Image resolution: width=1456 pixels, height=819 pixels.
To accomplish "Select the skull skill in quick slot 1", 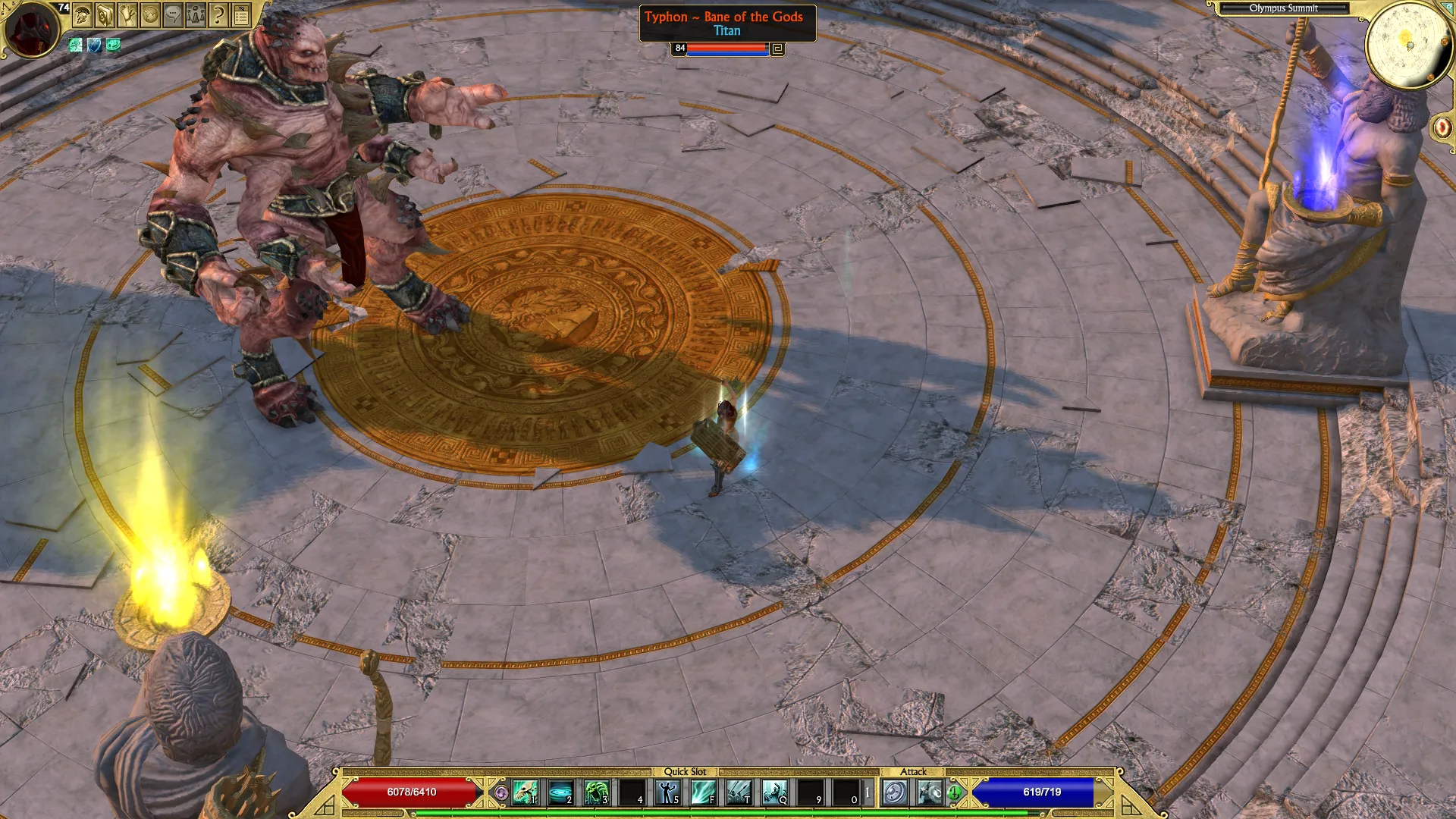I will 525,792.
